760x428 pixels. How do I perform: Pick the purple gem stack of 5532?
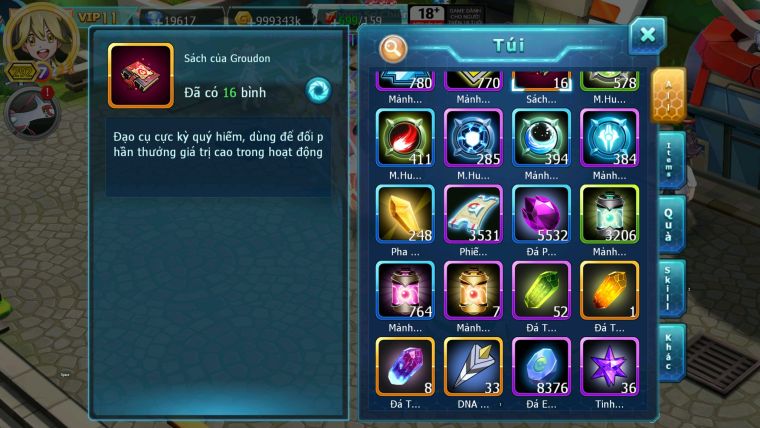(541, 213)
